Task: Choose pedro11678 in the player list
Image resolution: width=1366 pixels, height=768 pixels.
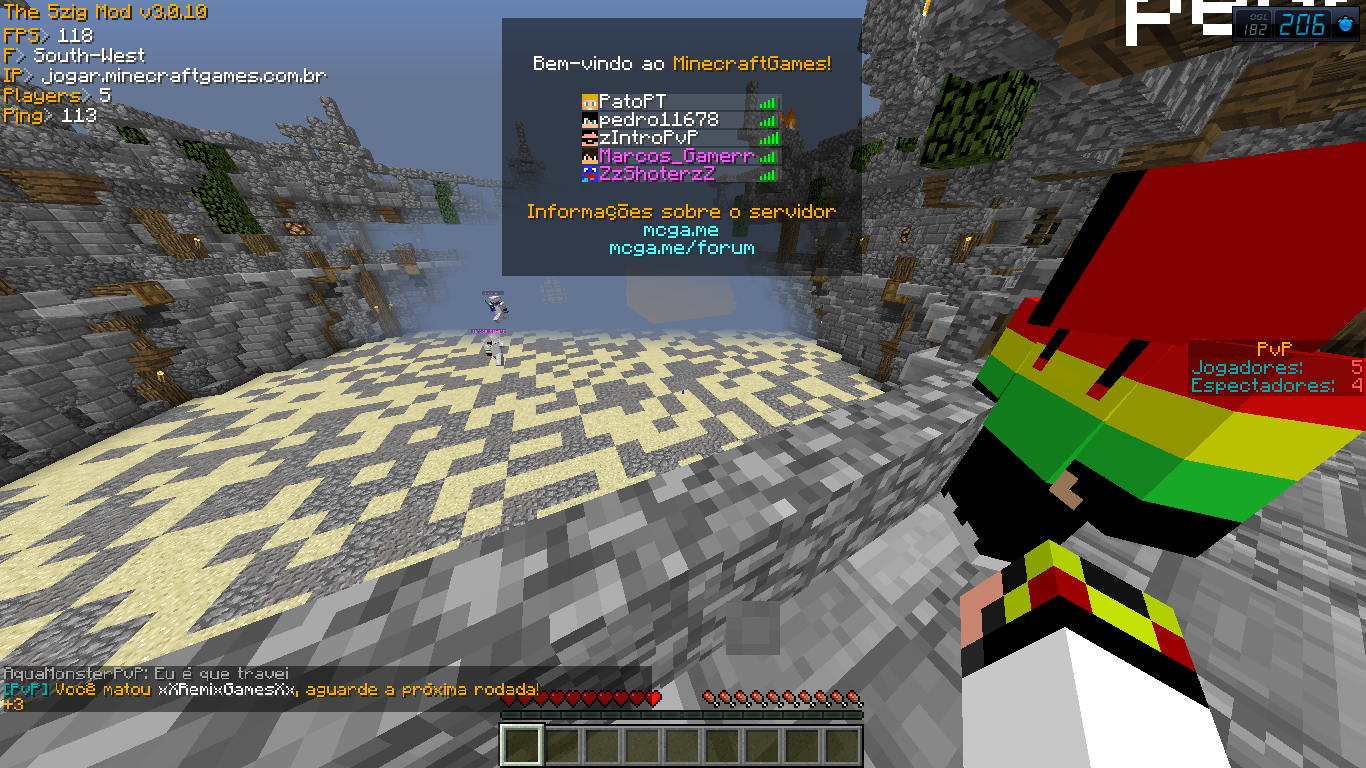Action: (x=659, y=120)
